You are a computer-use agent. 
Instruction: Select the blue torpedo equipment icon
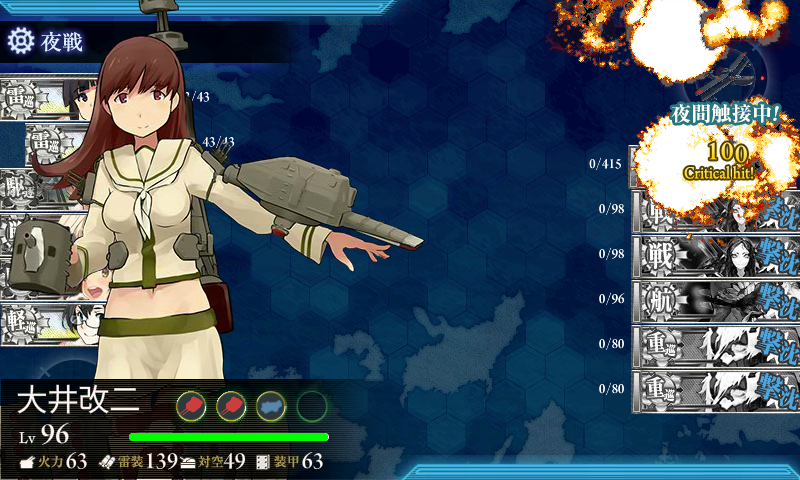271,405
